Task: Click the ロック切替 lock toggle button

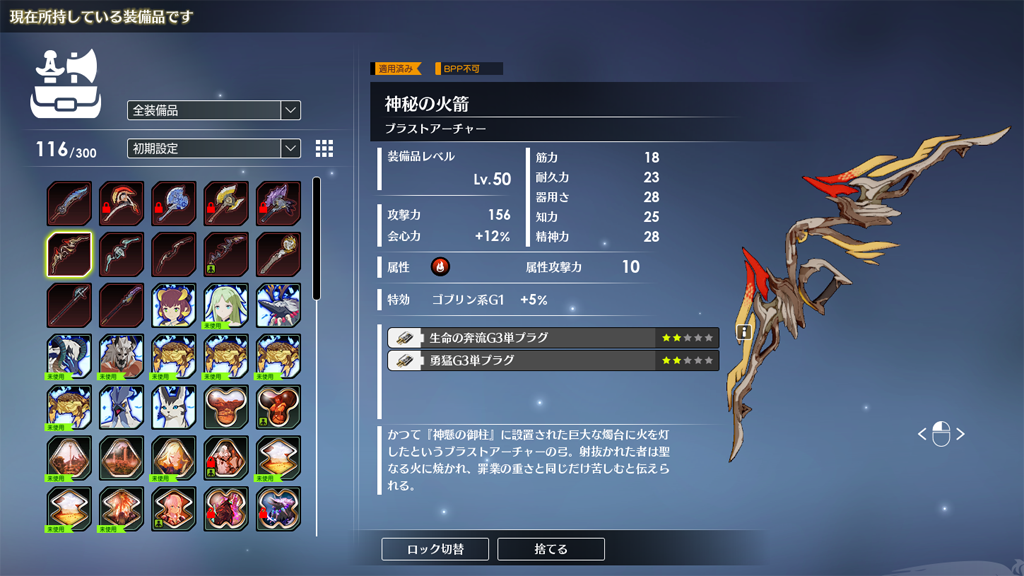Action: point(435,549)
